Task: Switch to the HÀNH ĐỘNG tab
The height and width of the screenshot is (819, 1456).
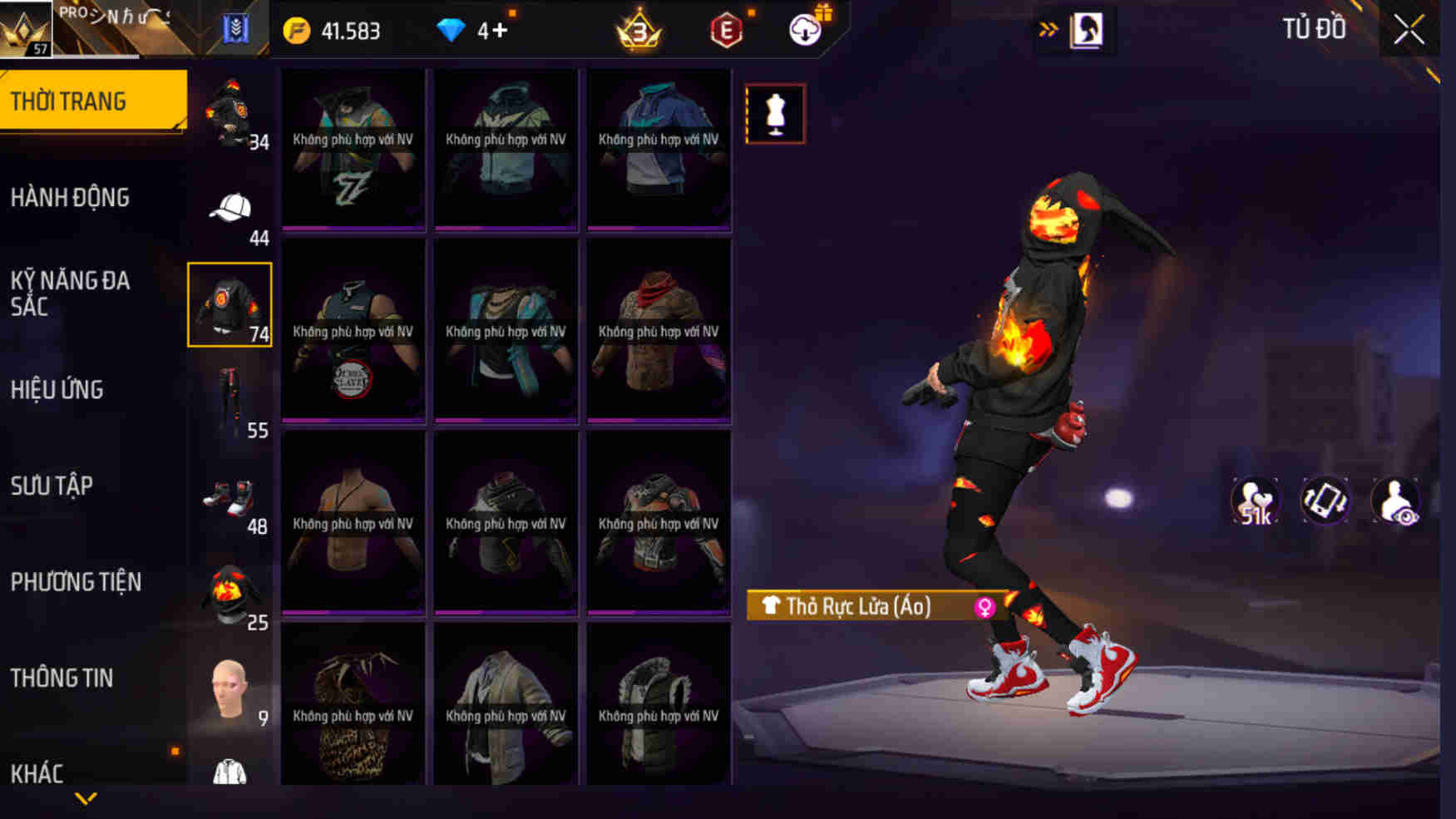Action: click(71, 198)
